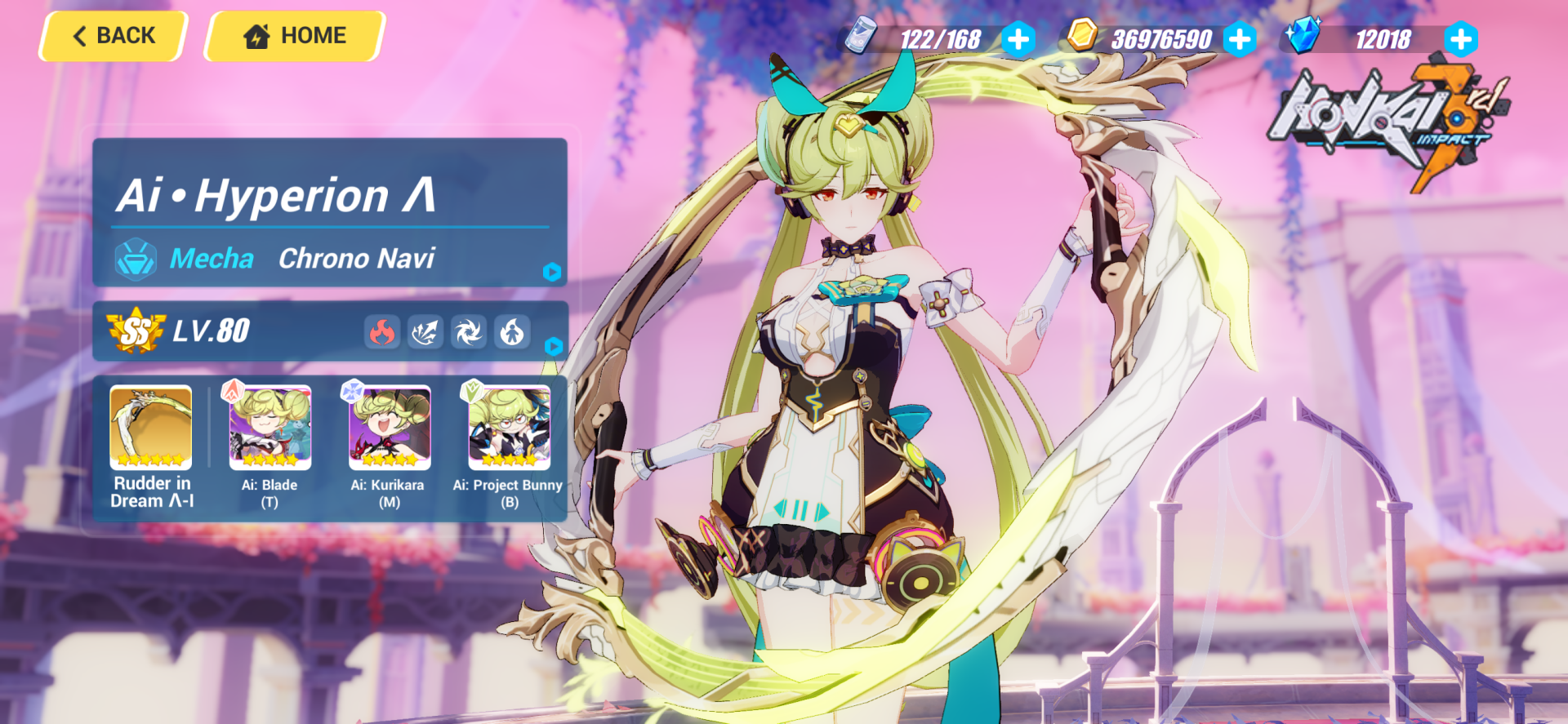Open the Back navigation button
Viewport: 1568px width, 724px height.
tap(111, 35)
